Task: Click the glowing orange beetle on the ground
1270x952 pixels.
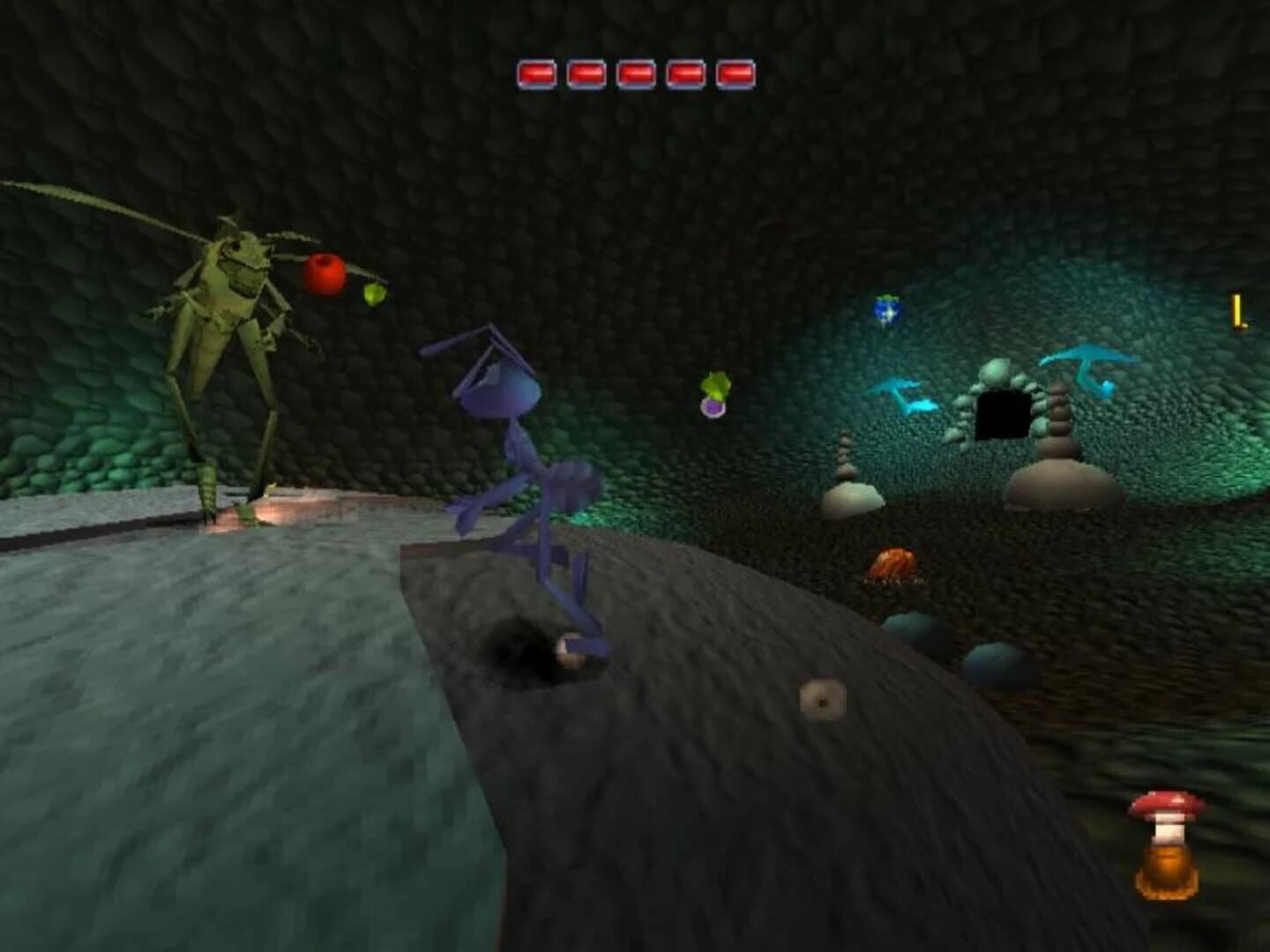Action: tap(893, 561)
